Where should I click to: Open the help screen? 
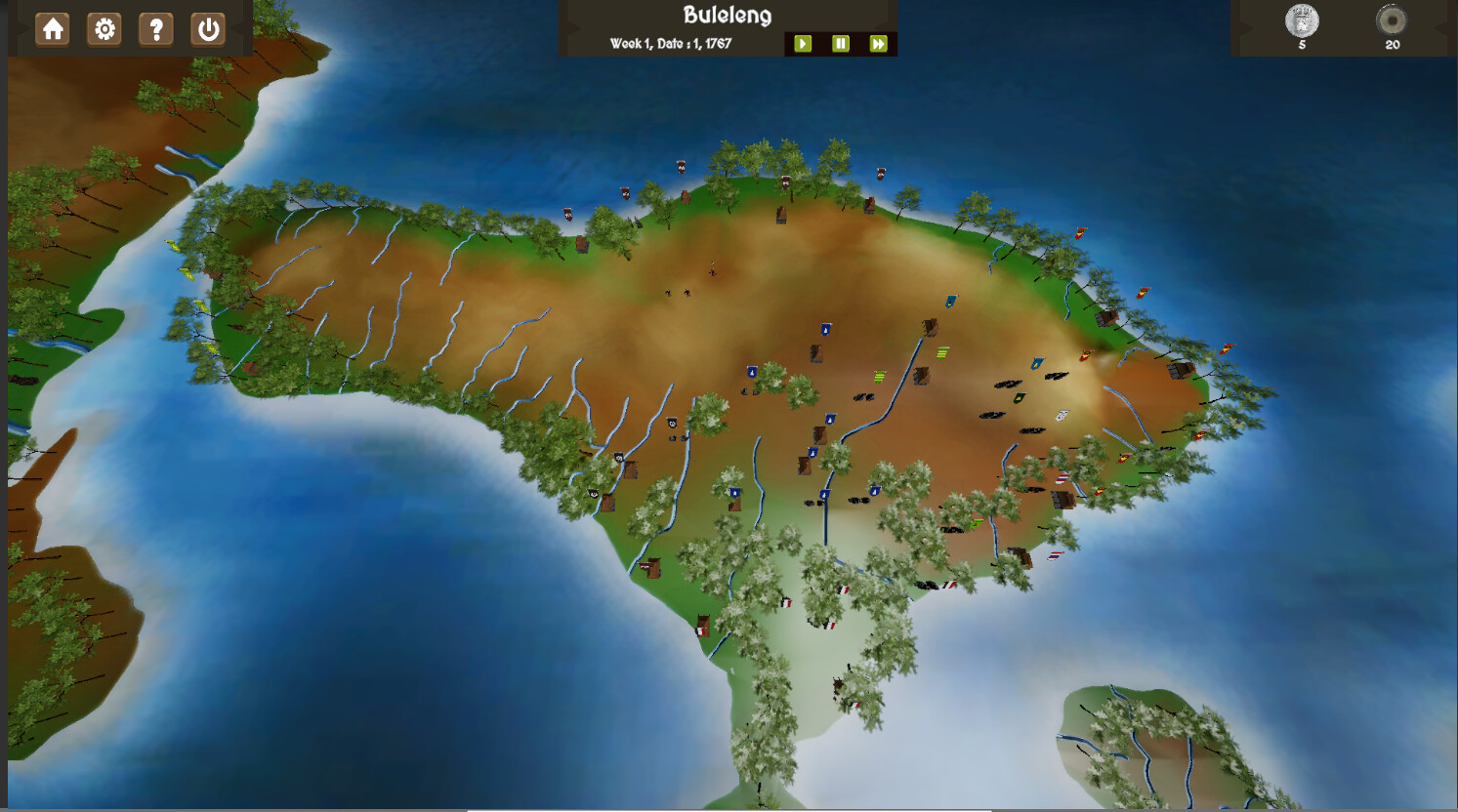[x=155, y=28]
